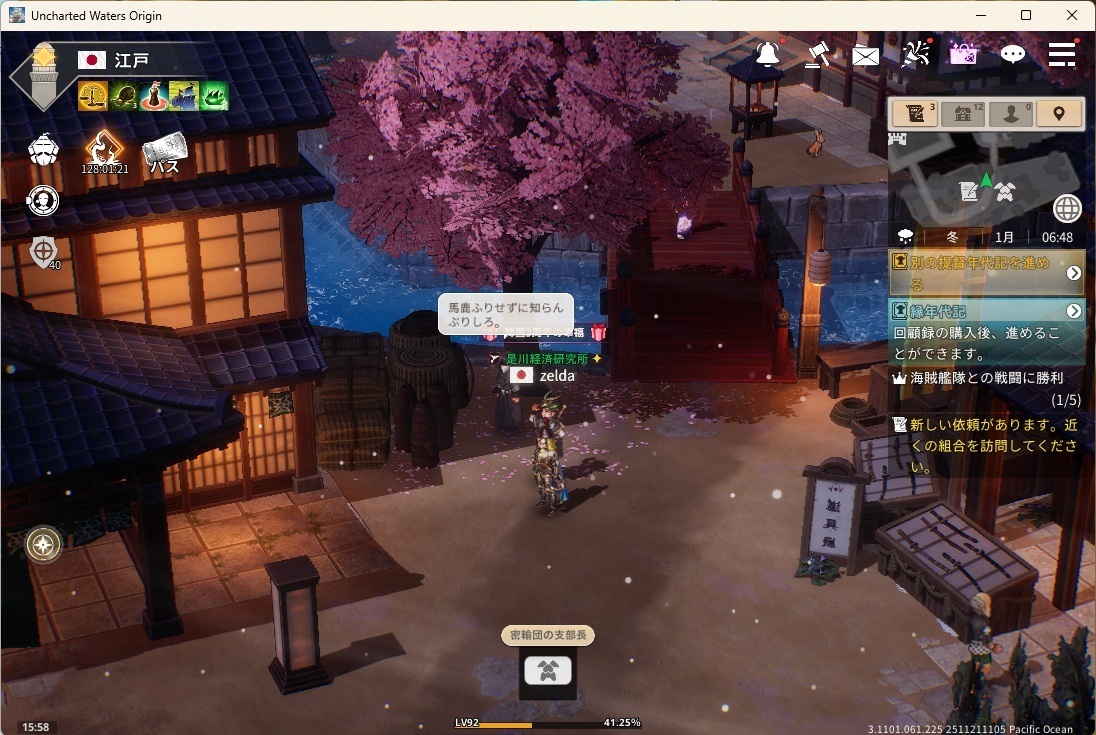Select the quest scroll tab above the minimap
Screen dimensions: 1096x735
(x=916, y=113)
